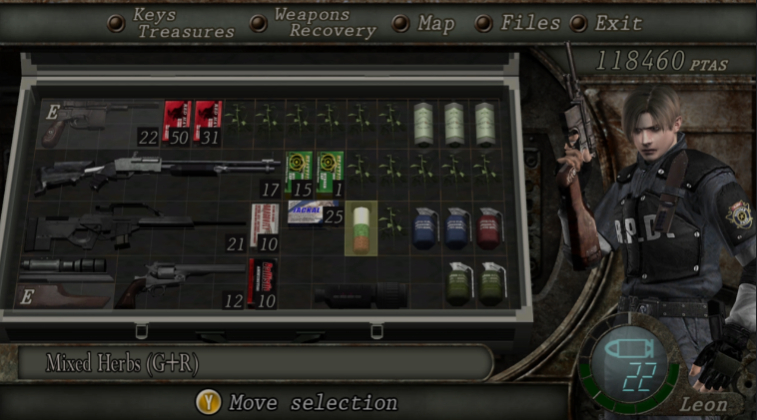This screenshot has width=757, height=420.
Task: Choose the handgun ammo box with 31 rounds
Action: [x=208, y=122]
